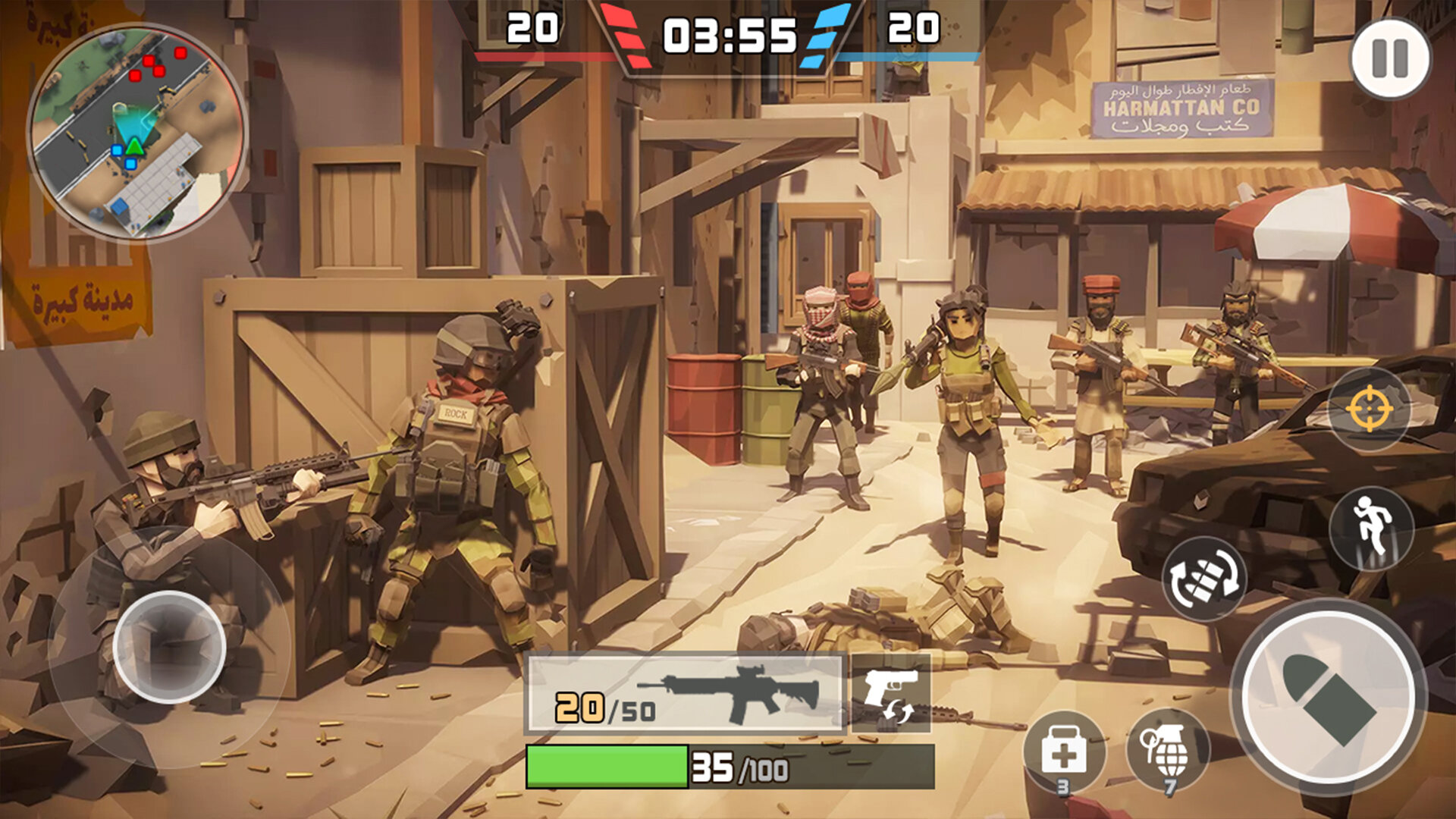Select the assault rifle weapon slot
This screenshot has width=1456, height=819.
[x=686, y=694]
